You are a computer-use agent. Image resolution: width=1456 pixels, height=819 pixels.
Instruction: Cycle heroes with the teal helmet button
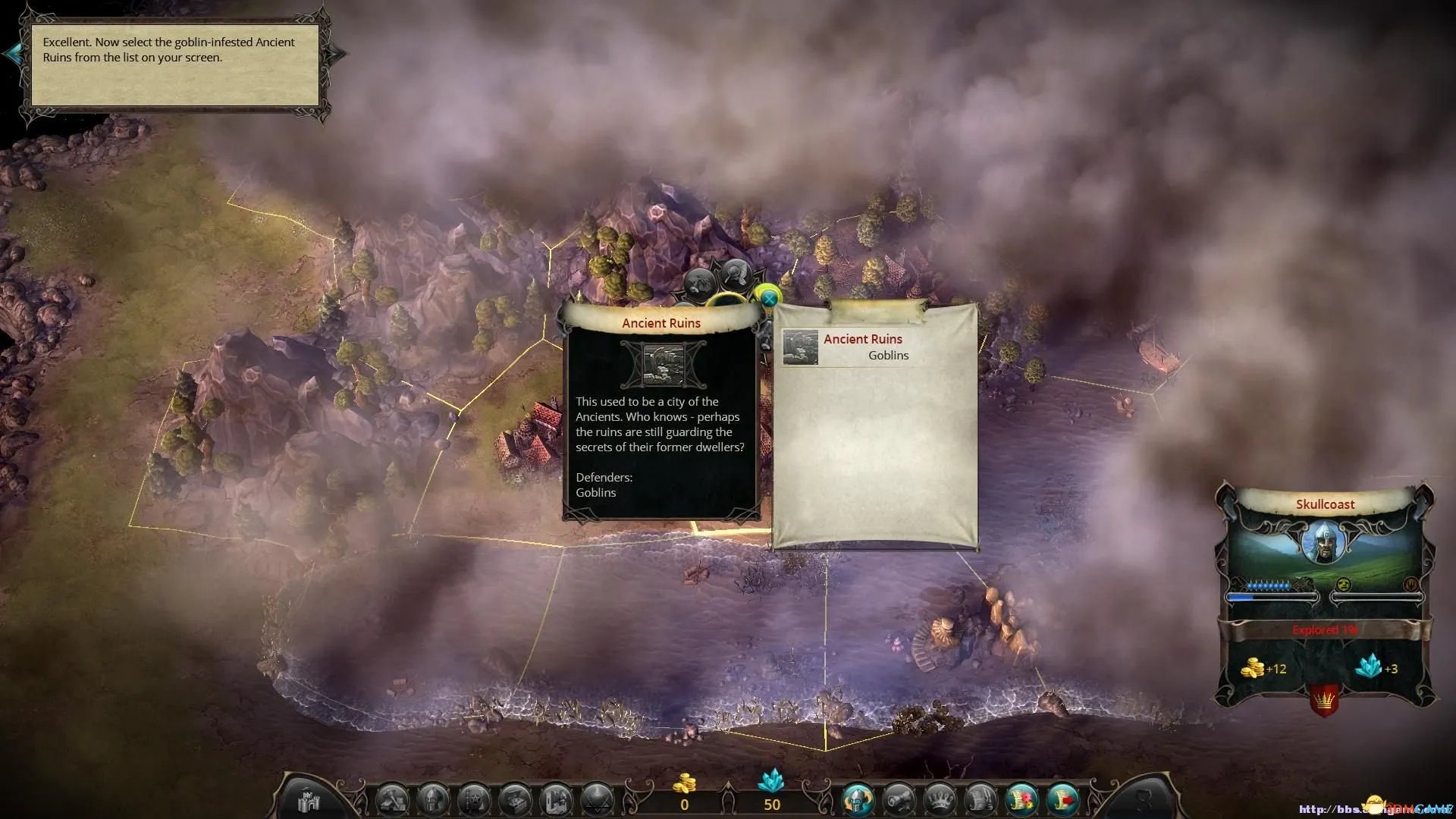point(858,800)
